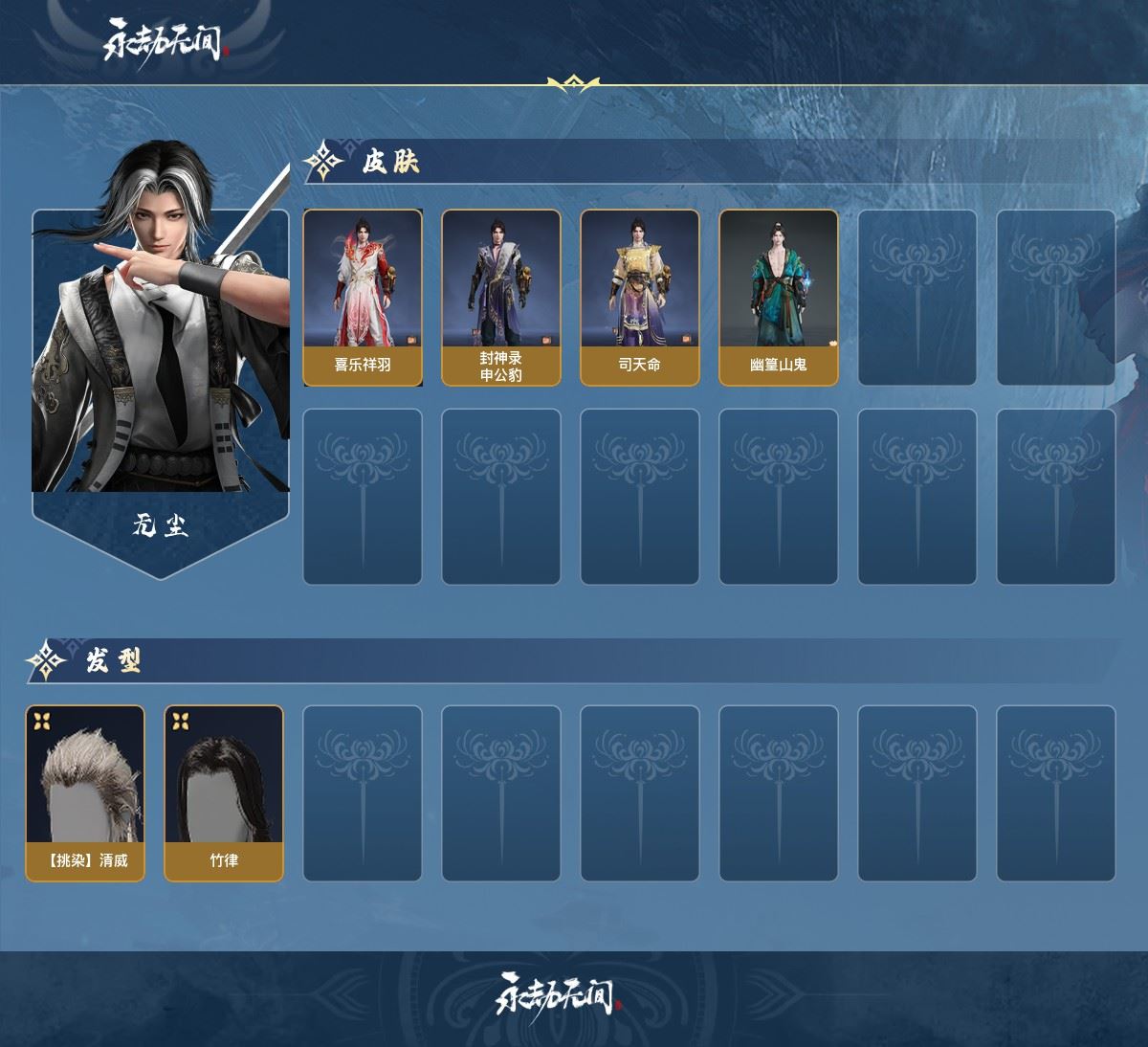Screen dimensions: 1148x1047
Task: Choose the 竹律 hairstyle card
Action: [x=224, y=793]
